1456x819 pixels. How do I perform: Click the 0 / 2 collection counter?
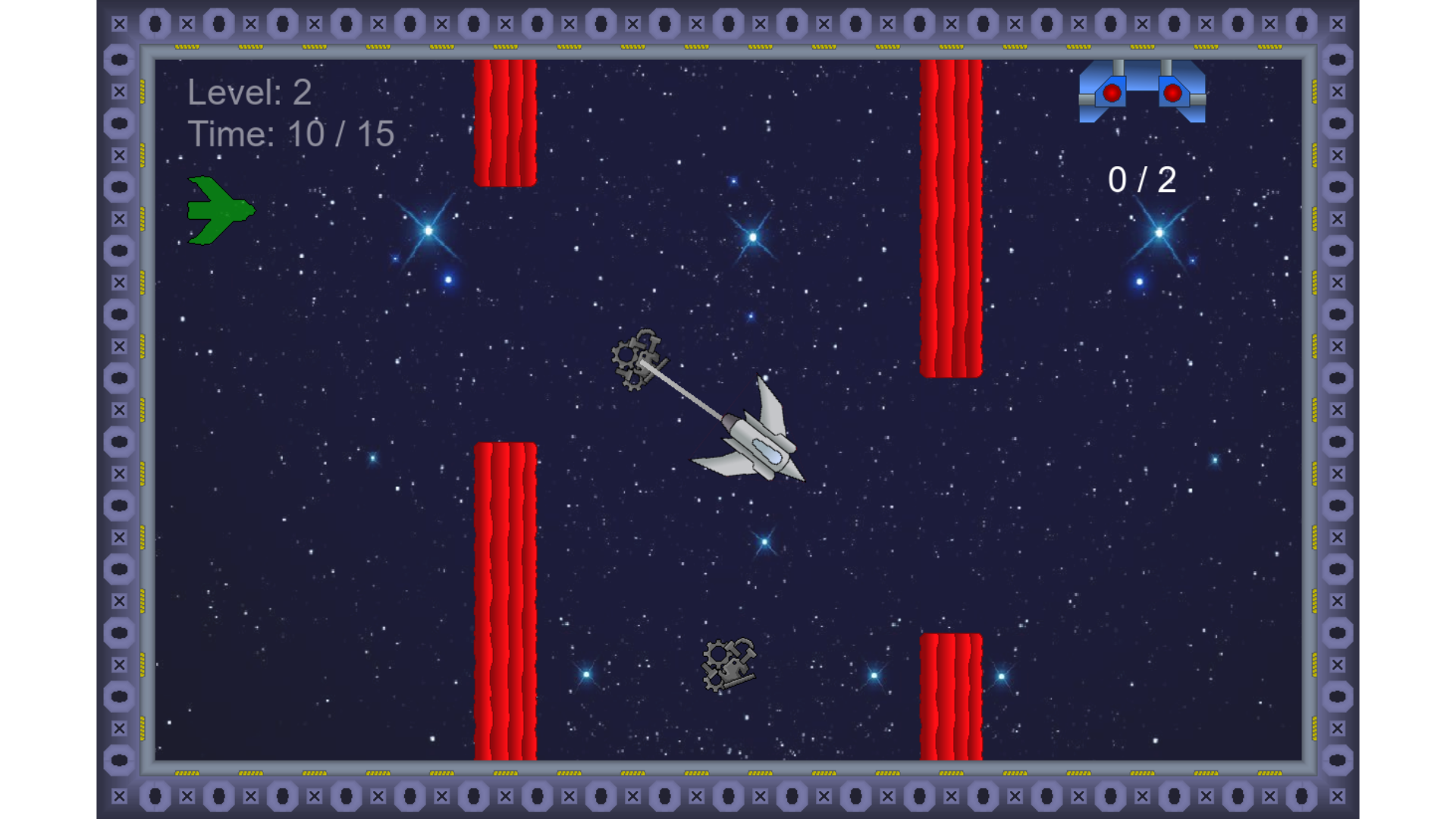(1141, 178)
